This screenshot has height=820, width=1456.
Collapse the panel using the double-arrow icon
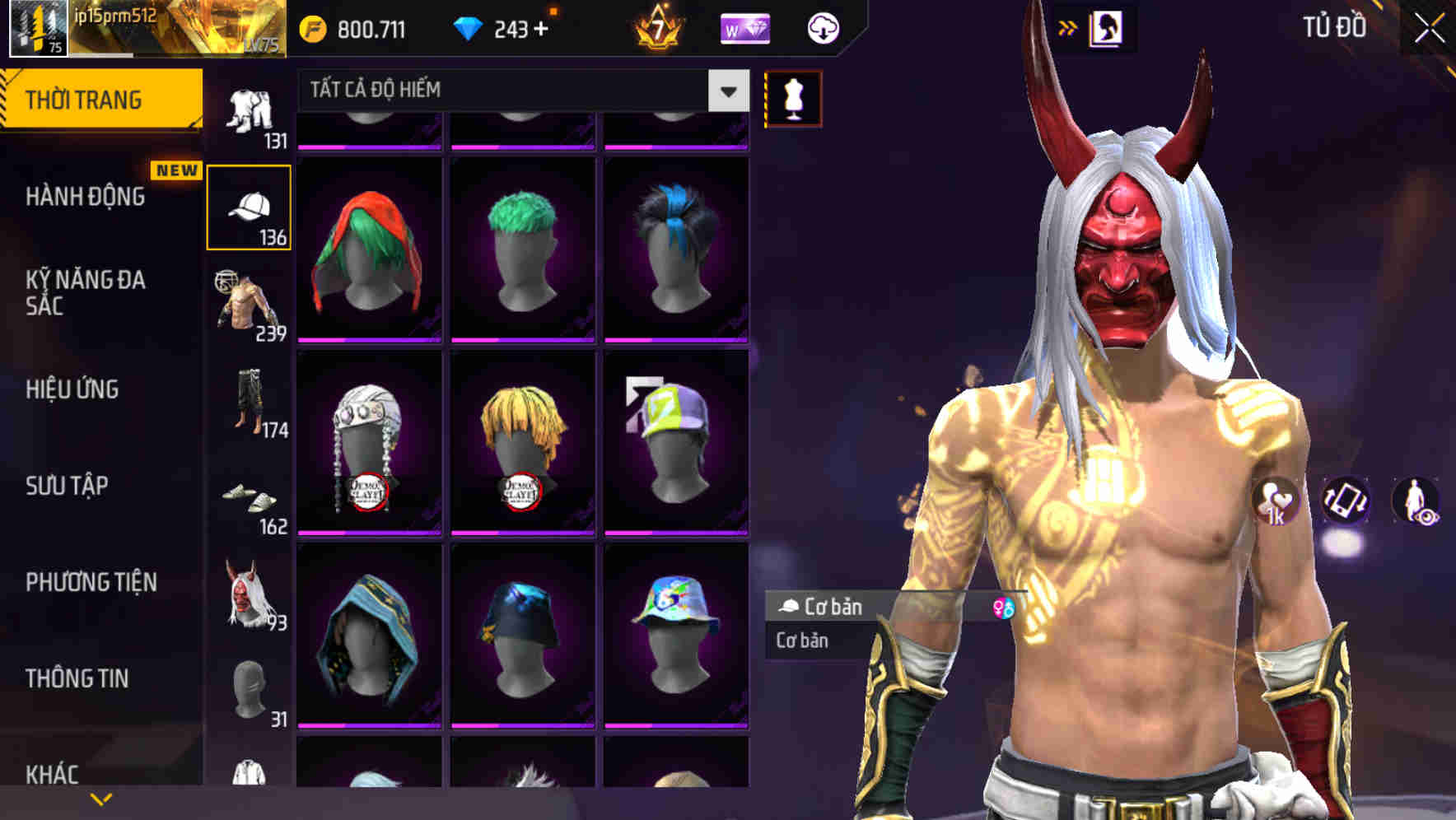pos(1068,27)
